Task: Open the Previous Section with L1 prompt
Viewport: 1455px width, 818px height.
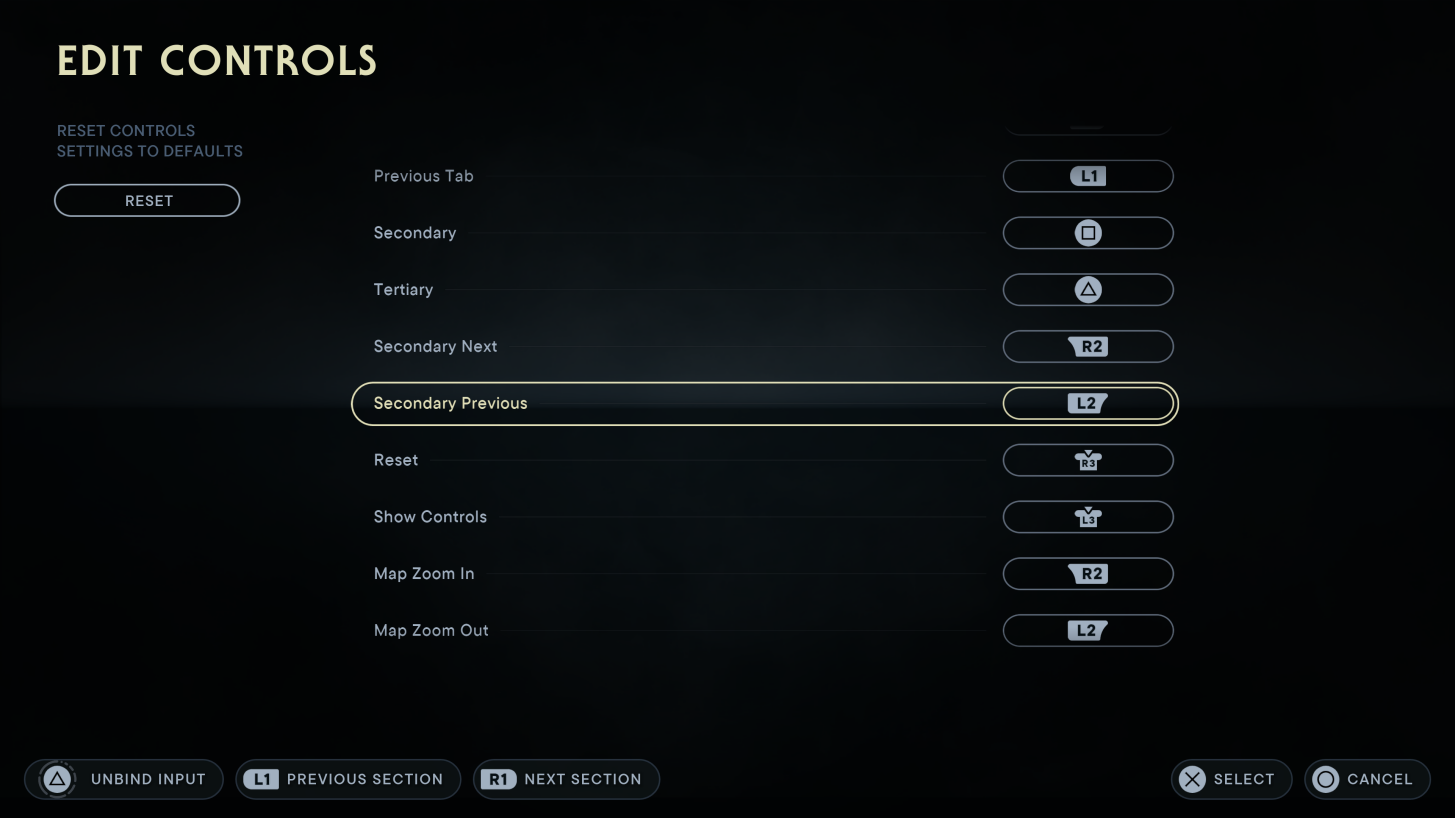Action: tap(347, 779)
